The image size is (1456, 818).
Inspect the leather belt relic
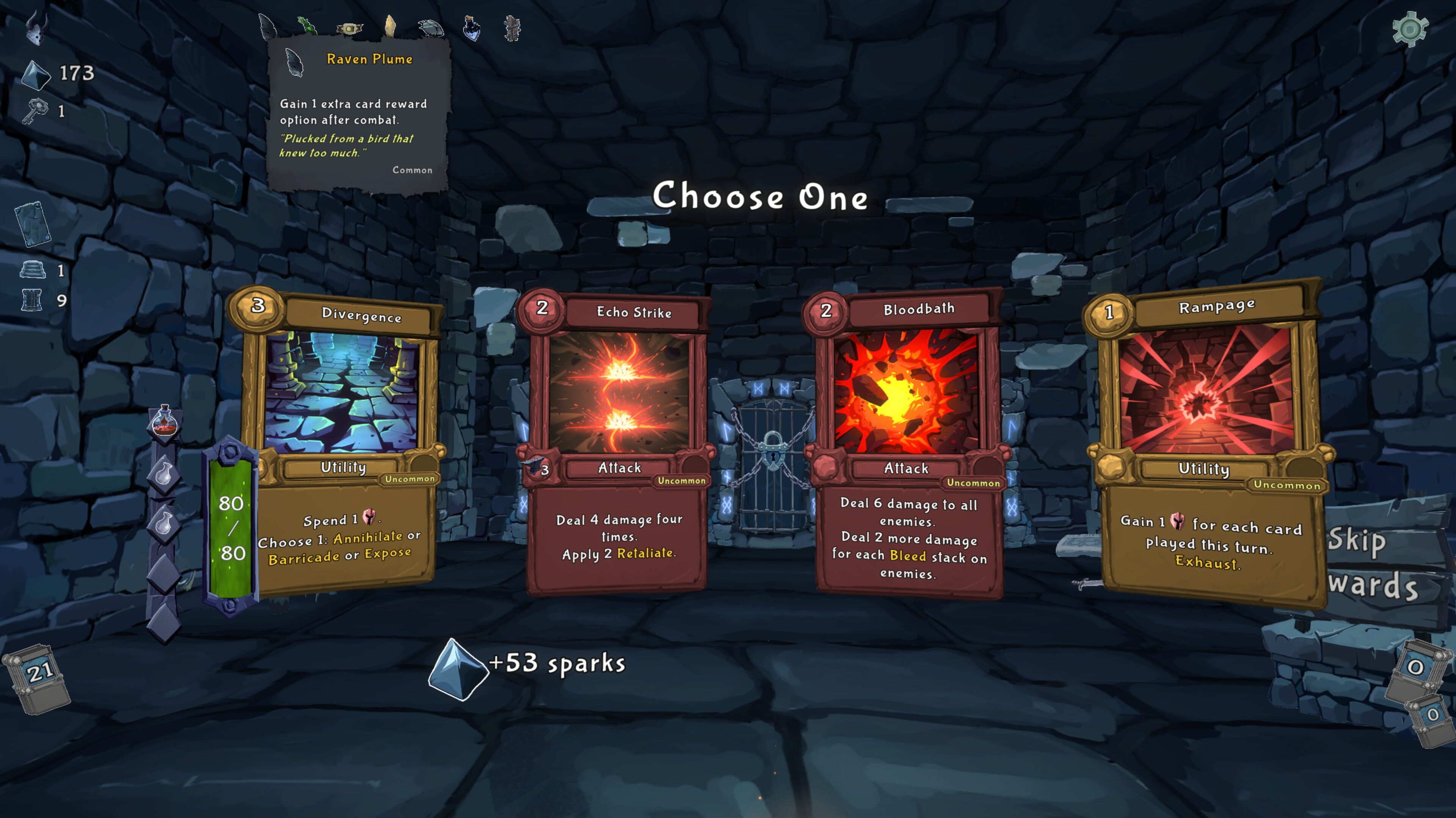349,28
